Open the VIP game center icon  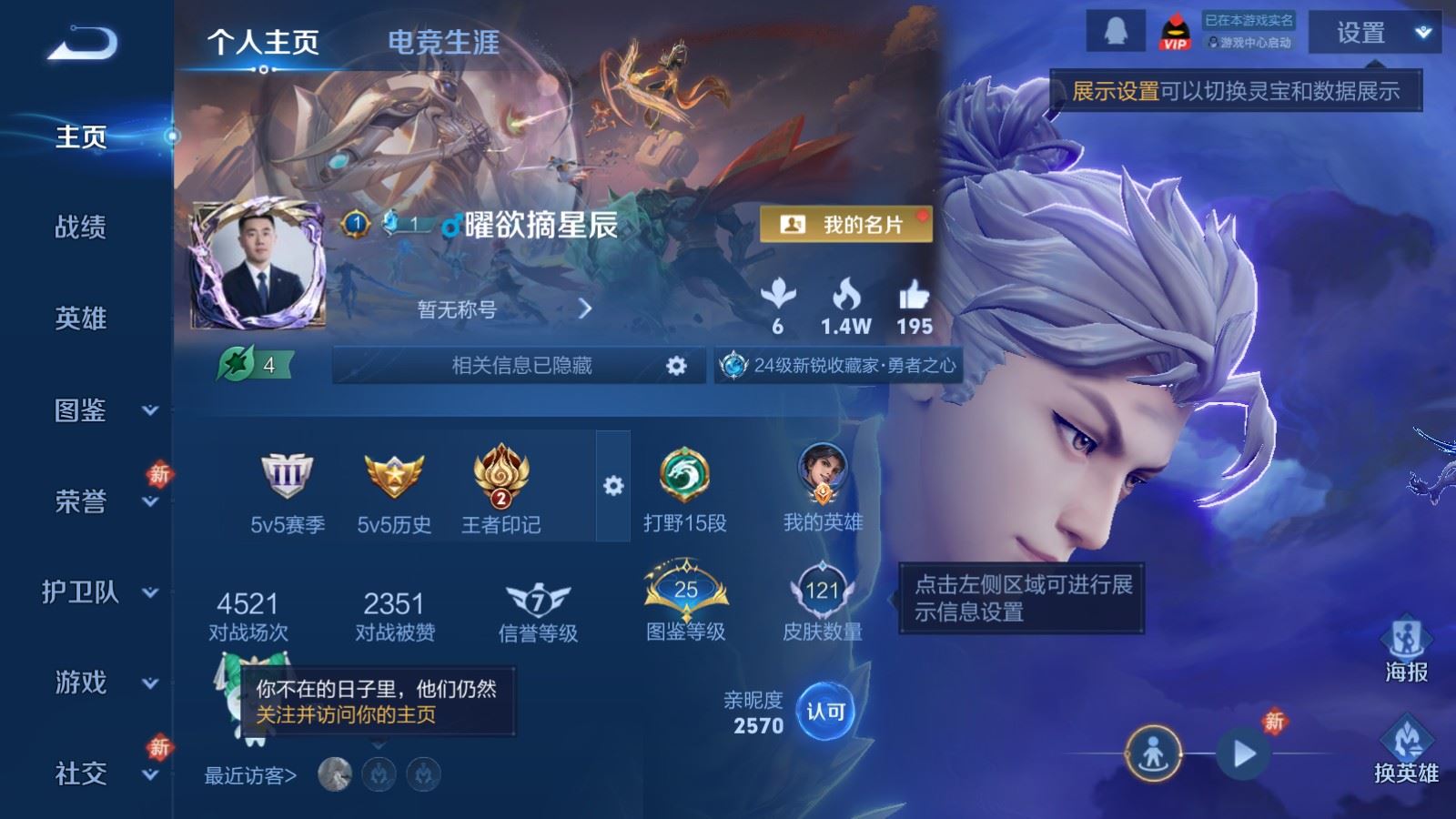pos(1174,28)
